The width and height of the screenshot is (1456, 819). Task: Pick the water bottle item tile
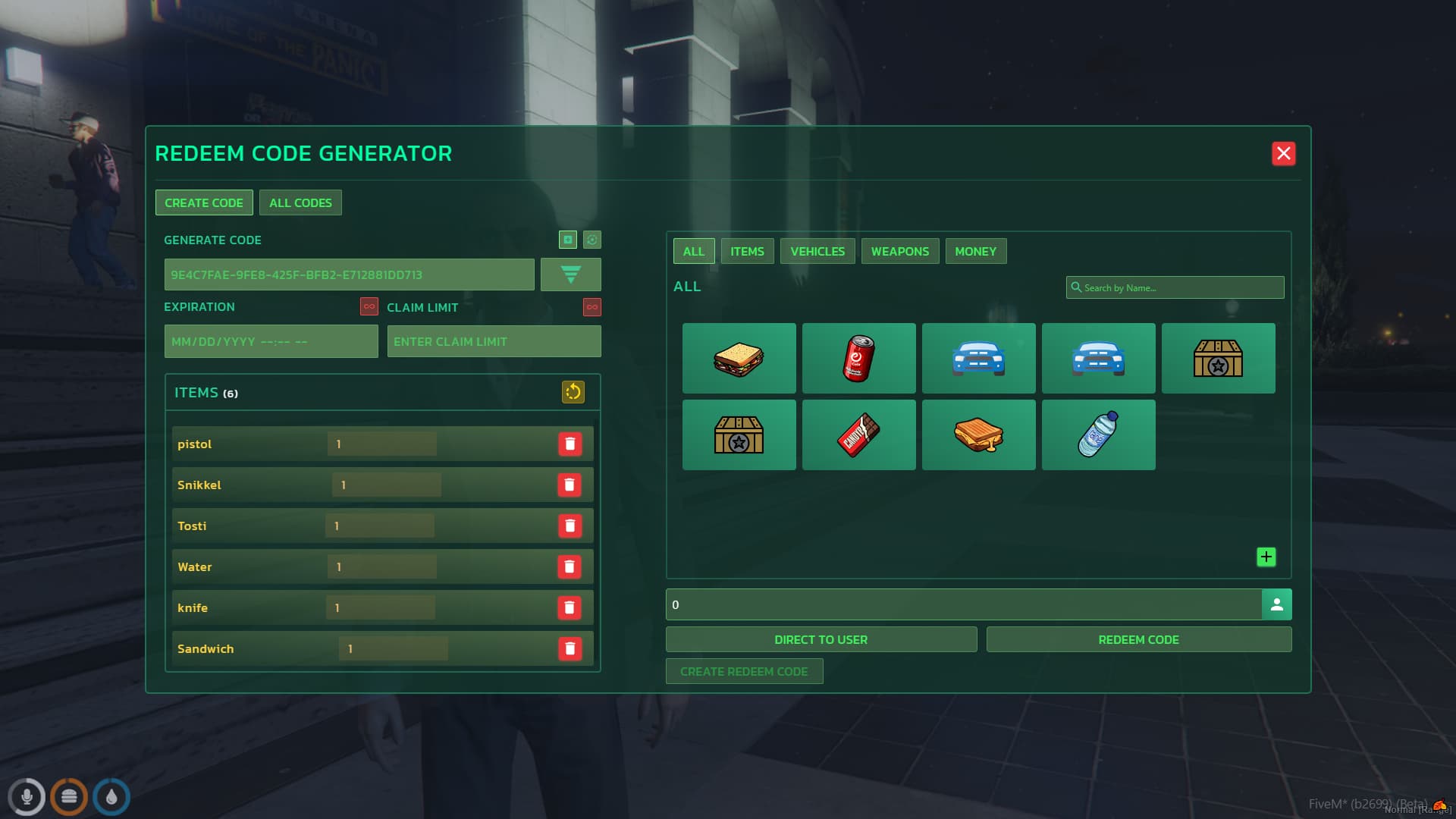(1098, 435)
